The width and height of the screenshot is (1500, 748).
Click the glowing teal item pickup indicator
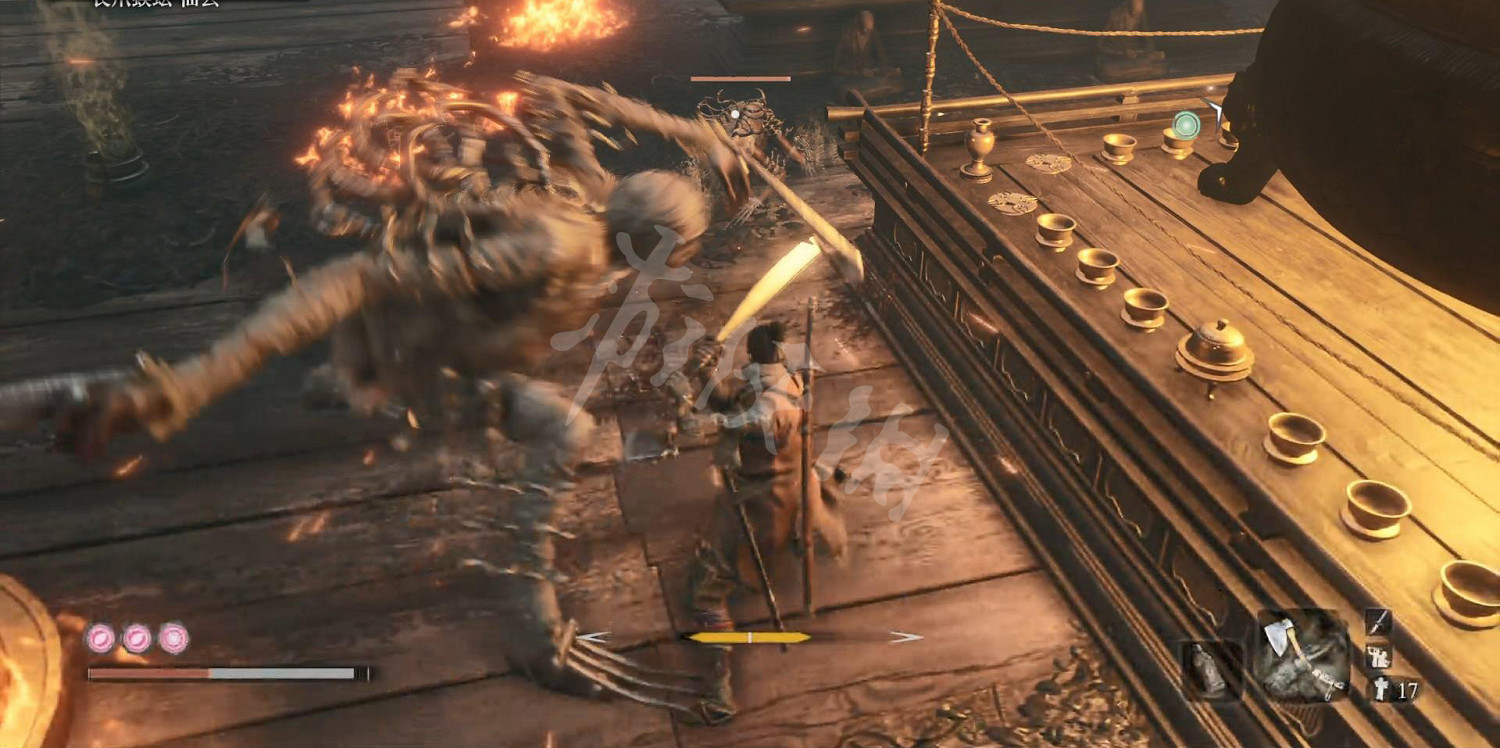(x=1185, y=124)
